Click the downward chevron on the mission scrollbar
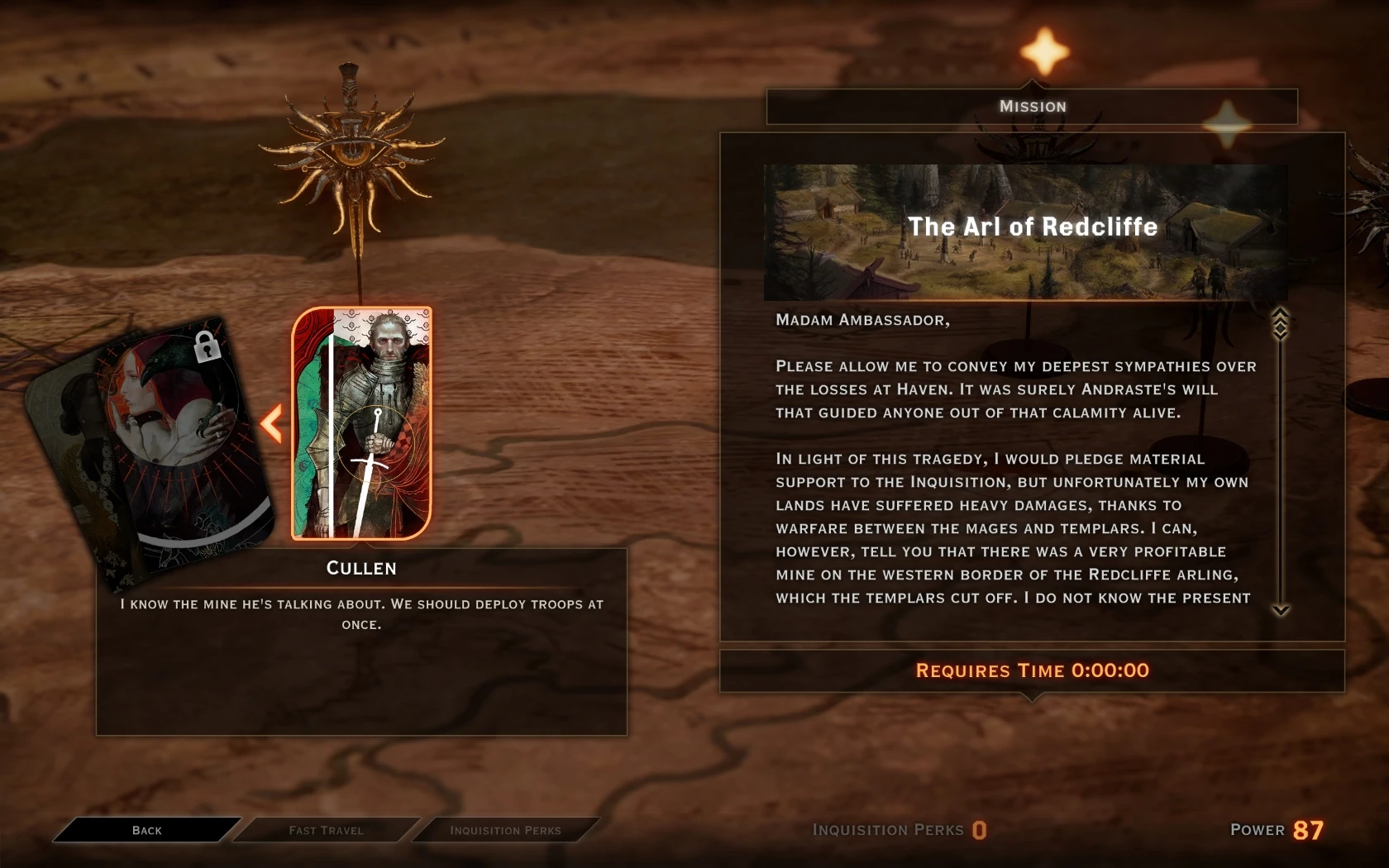 tap(1280, 610)
